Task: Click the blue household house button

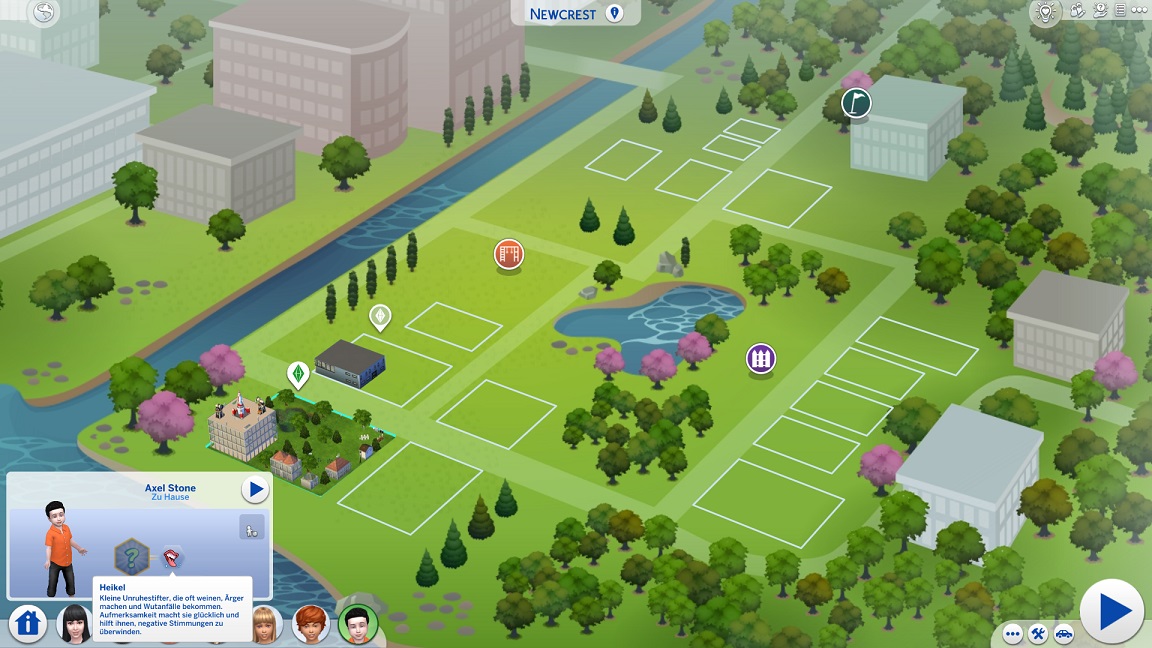Action: [x=29, y=623]
